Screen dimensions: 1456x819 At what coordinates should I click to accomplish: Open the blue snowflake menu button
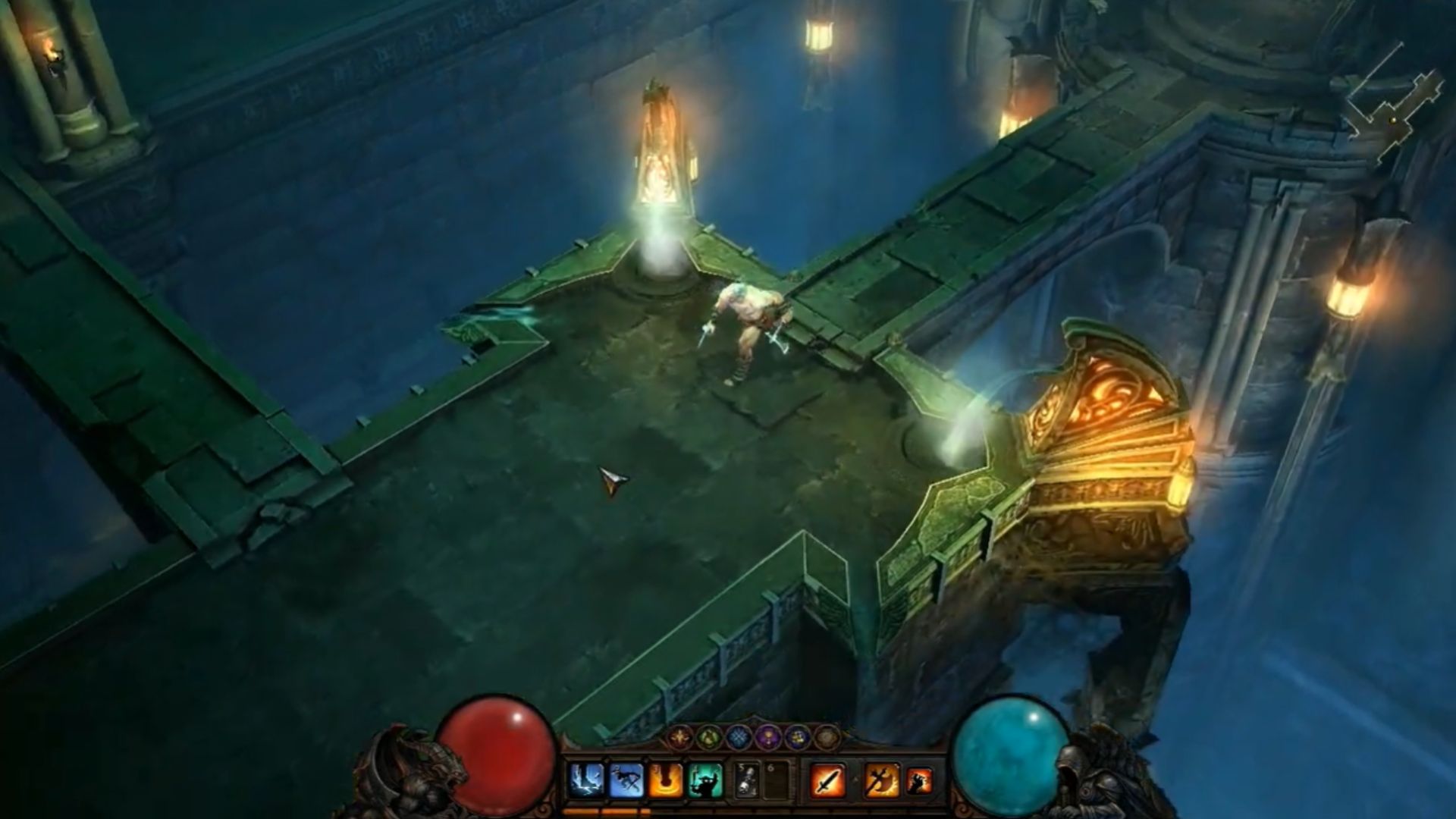[x=740, y=736]
